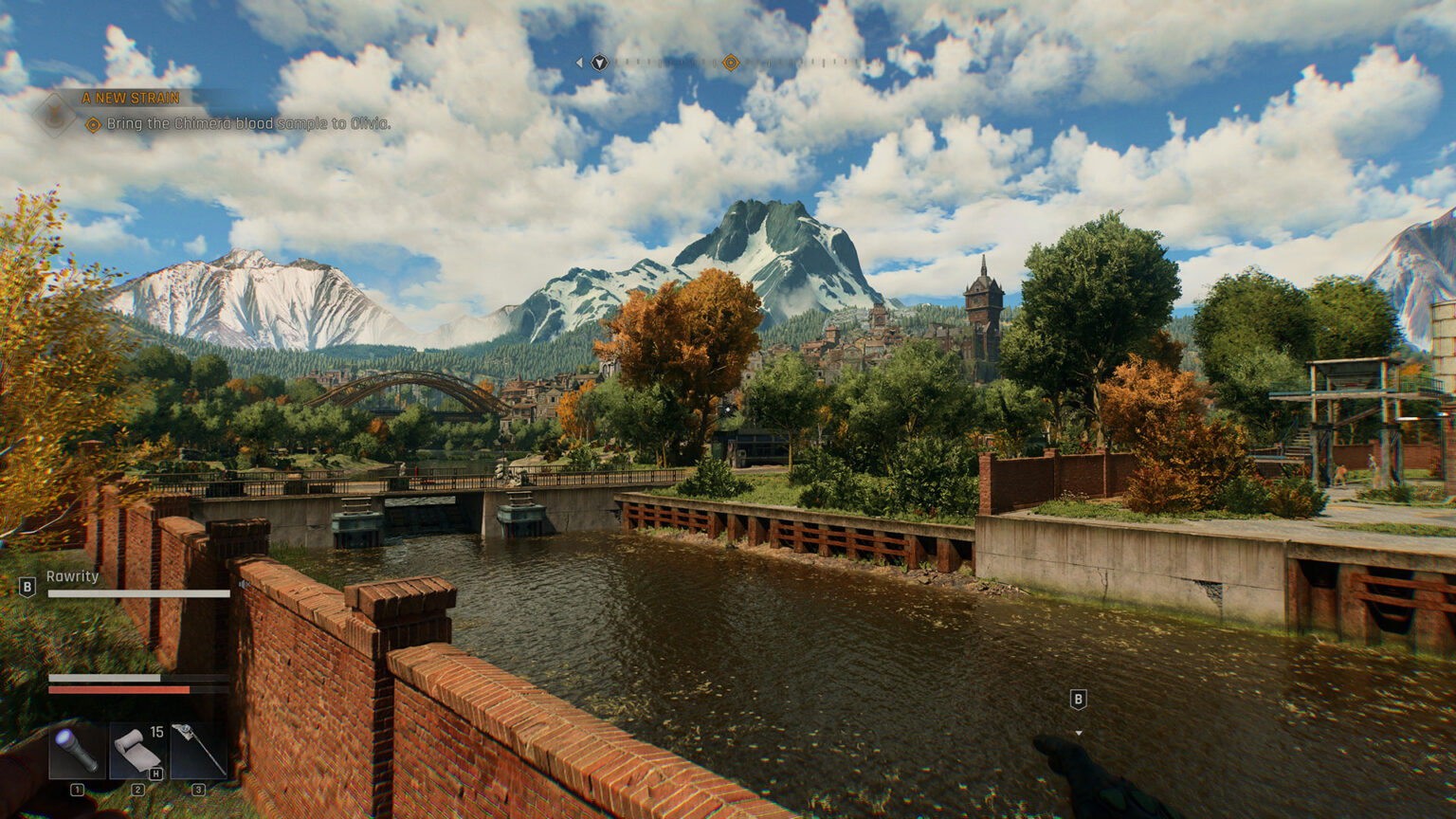Select the weapon in item slot 3

[201, 752]
